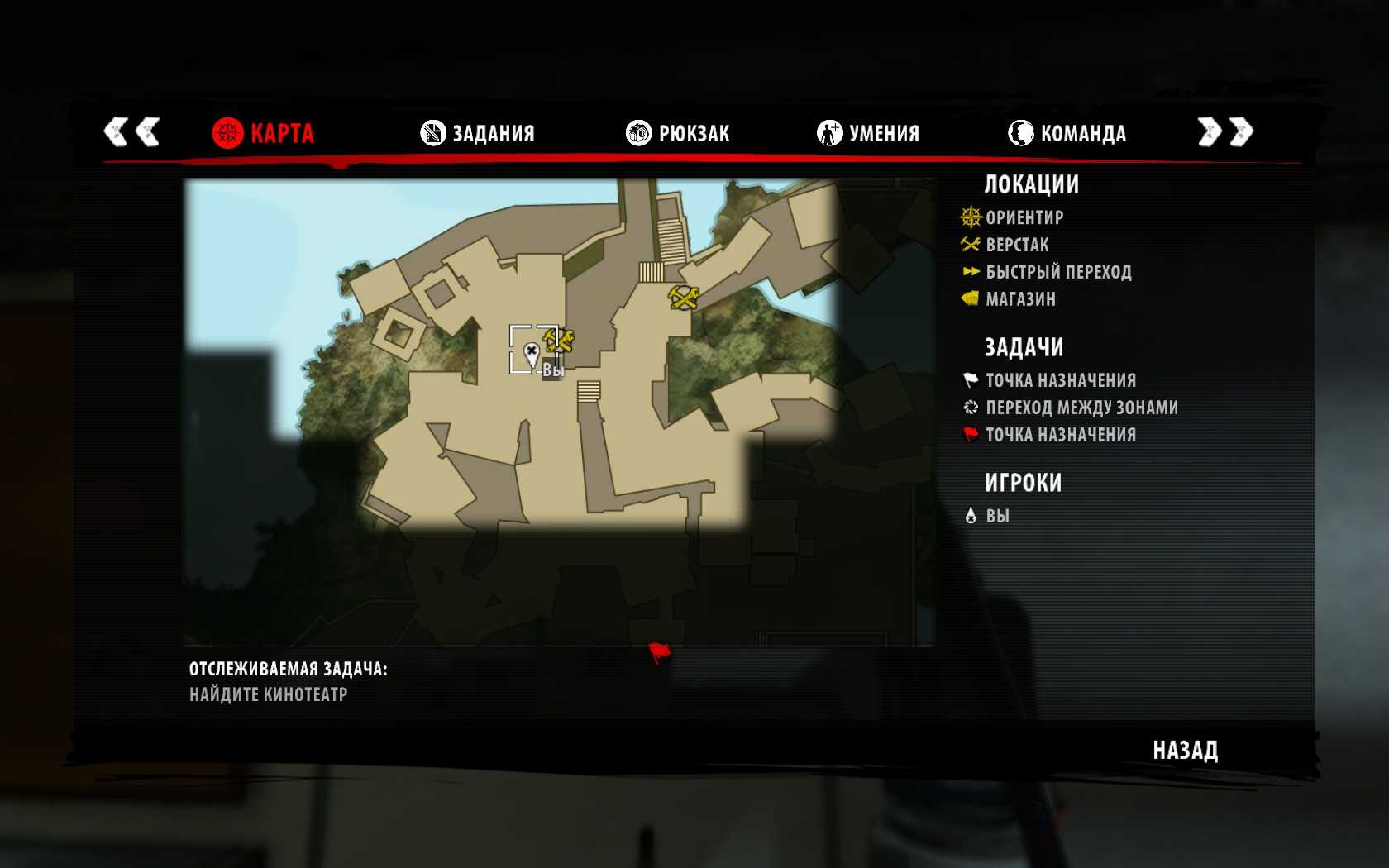The height and width of the screenshot is (868, 1389).
Task: Select the workbench icon near the stairs
Action: 684,297
